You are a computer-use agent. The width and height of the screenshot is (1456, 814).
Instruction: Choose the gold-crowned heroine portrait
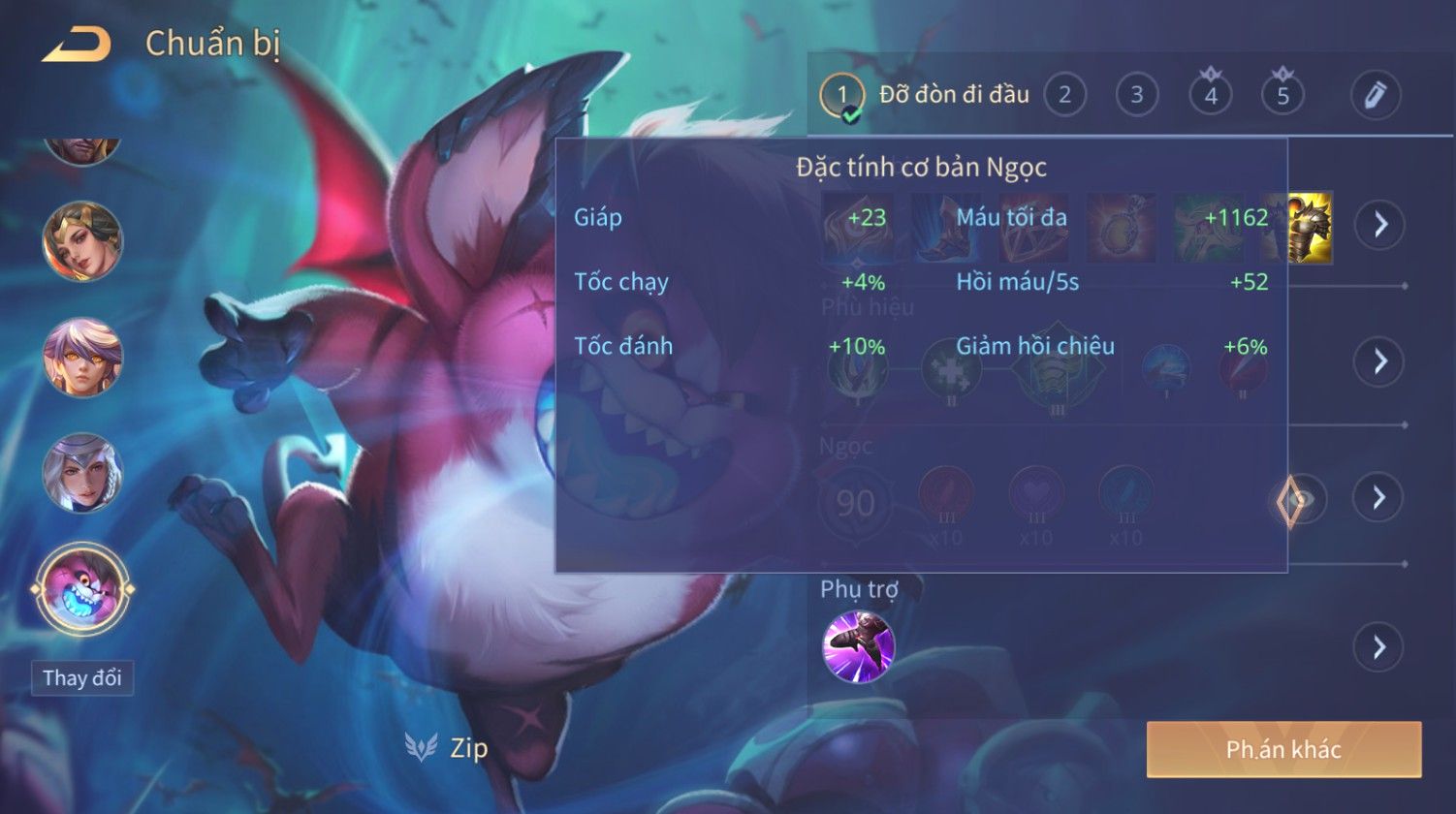[81, 240]
